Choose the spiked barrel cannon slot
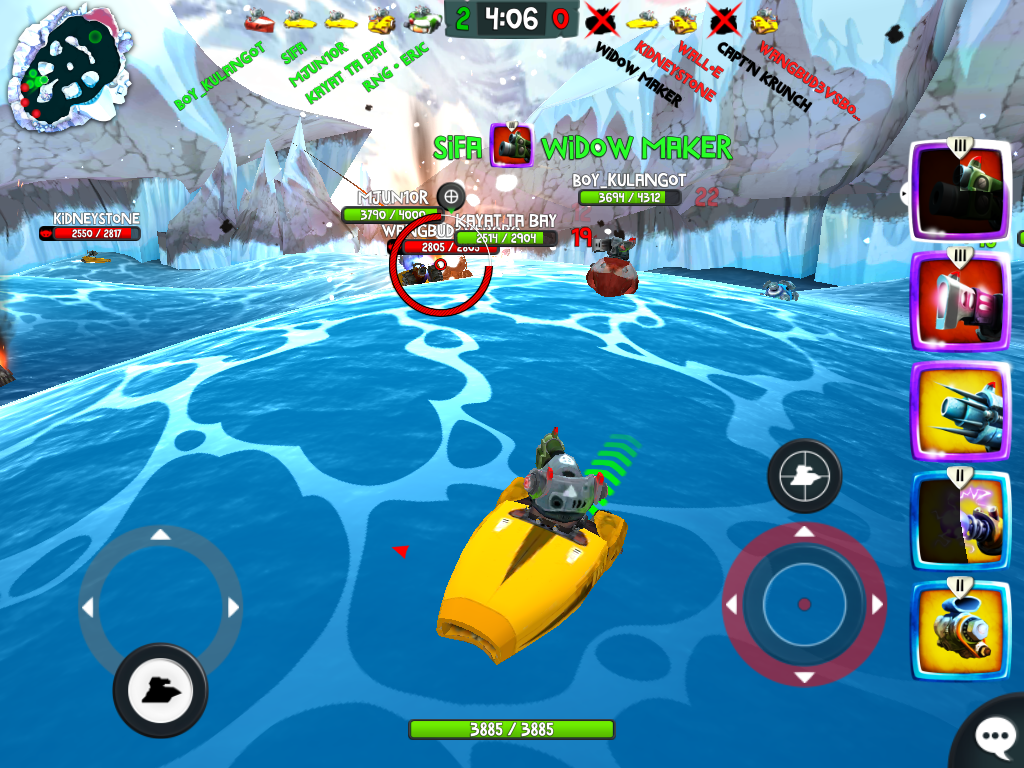Viewport: 1024px width, 768px height. [x=959, y=410]
